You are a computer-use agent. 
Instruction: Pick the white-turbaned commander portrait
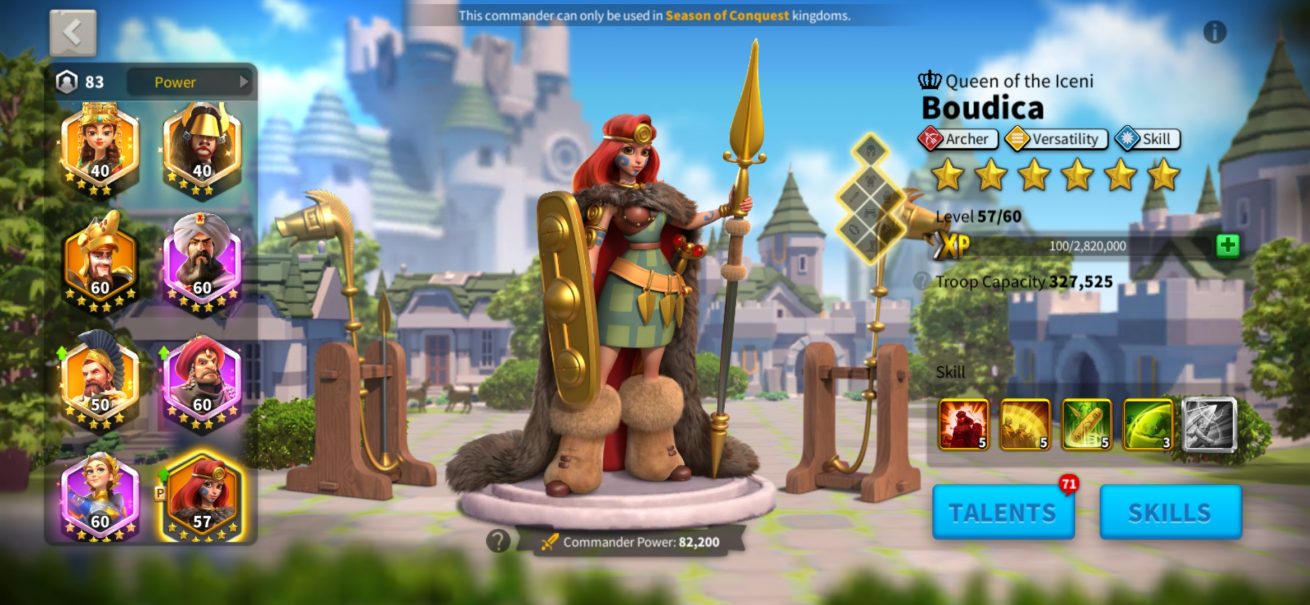[202, 263]
